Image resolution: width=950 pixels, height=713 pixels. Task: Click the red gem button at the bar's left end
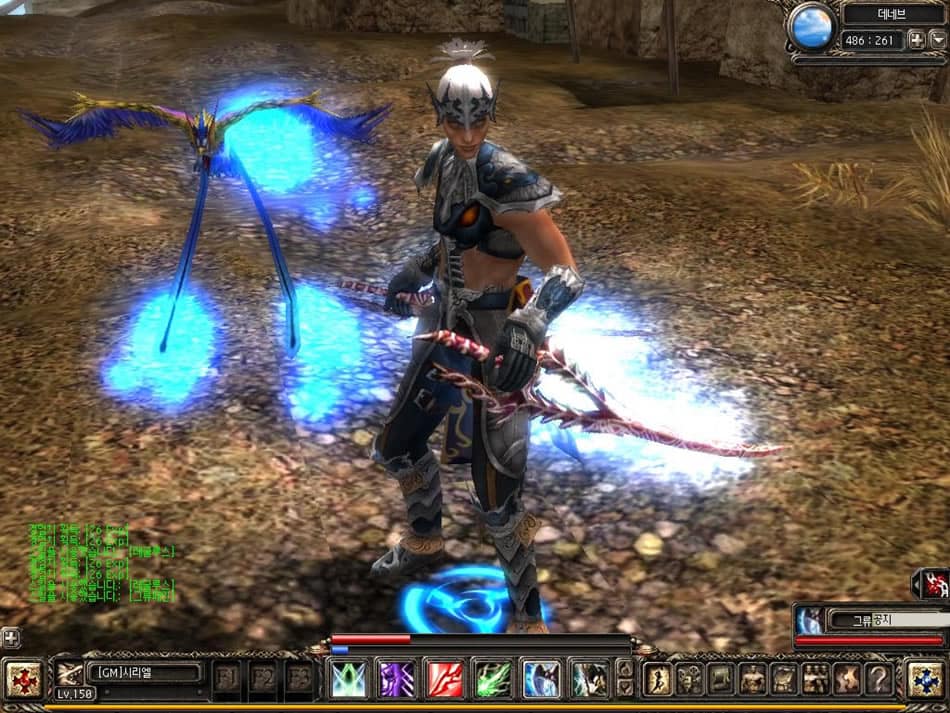tap(23, 677)
